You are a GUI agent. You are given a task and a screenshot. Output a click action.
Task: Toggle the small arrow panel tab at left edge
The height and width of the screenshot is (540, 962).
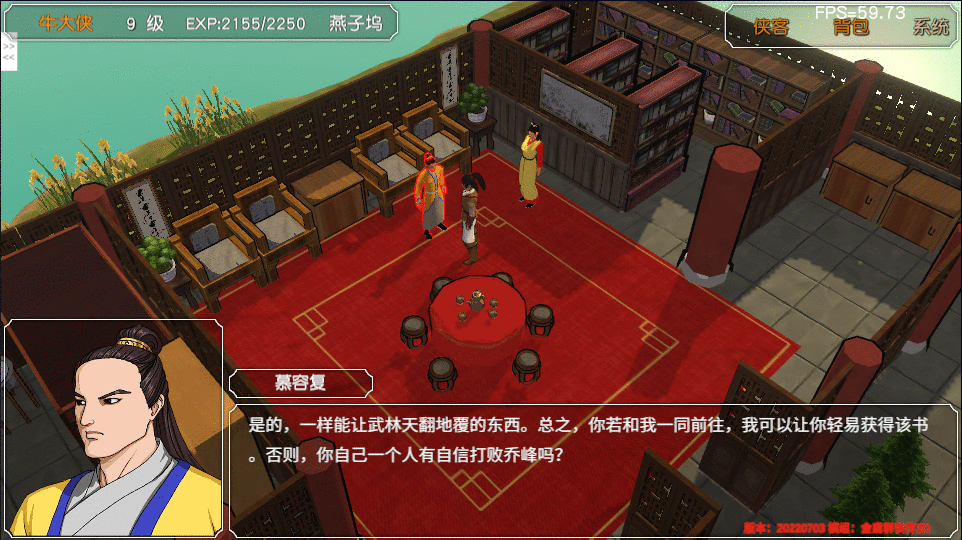(9, 52)
